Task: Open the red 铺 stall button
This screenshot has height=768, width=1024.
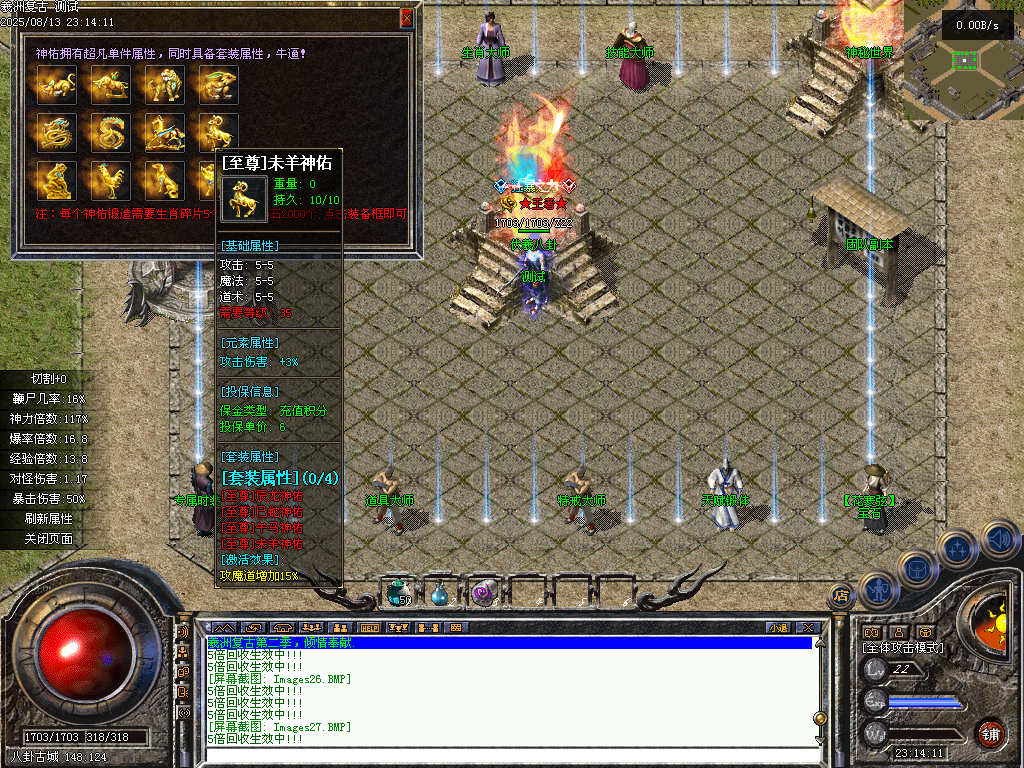Action: 990,733
